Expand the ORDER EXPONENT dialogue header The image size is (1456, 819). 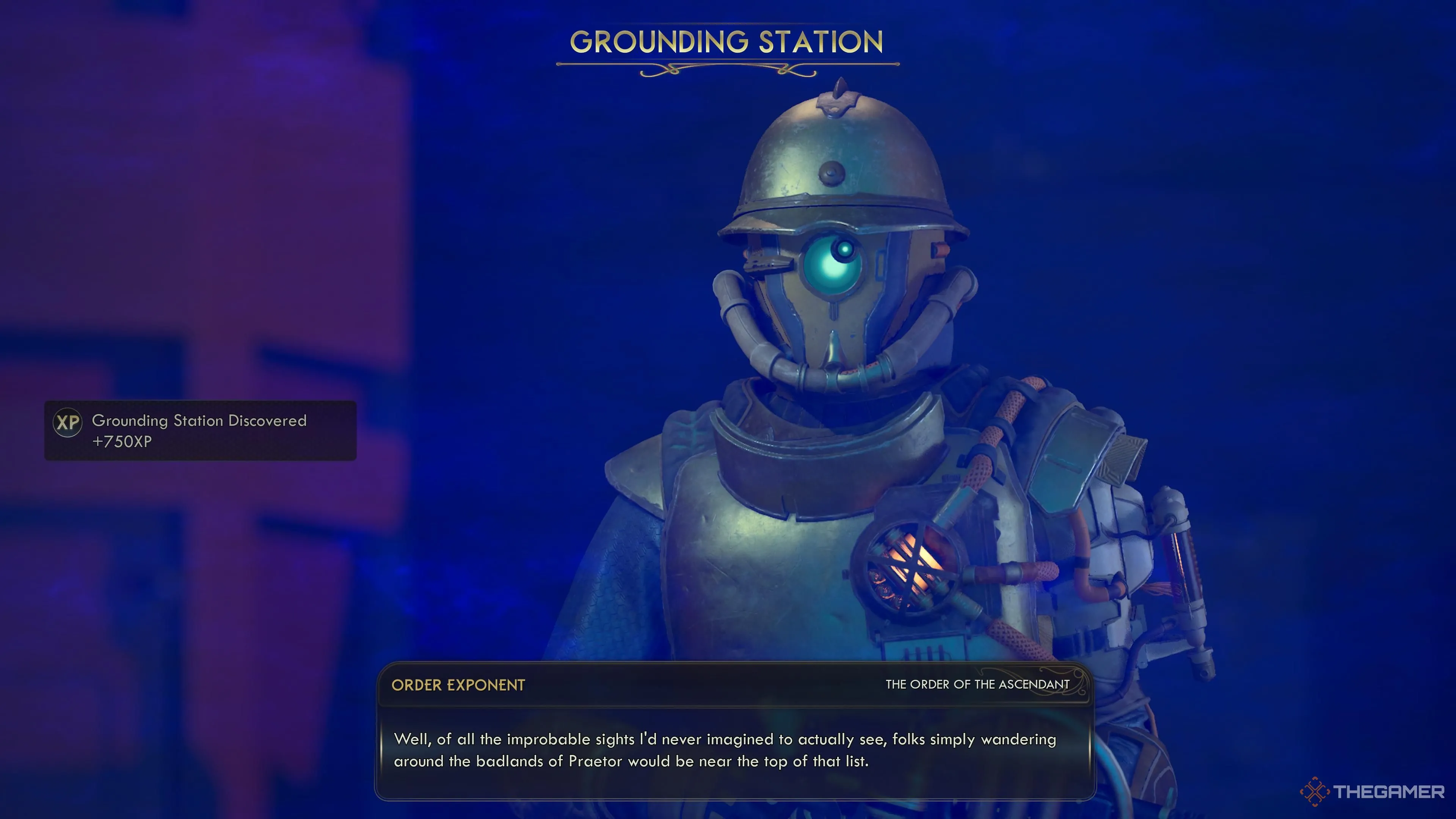(458, 685)
